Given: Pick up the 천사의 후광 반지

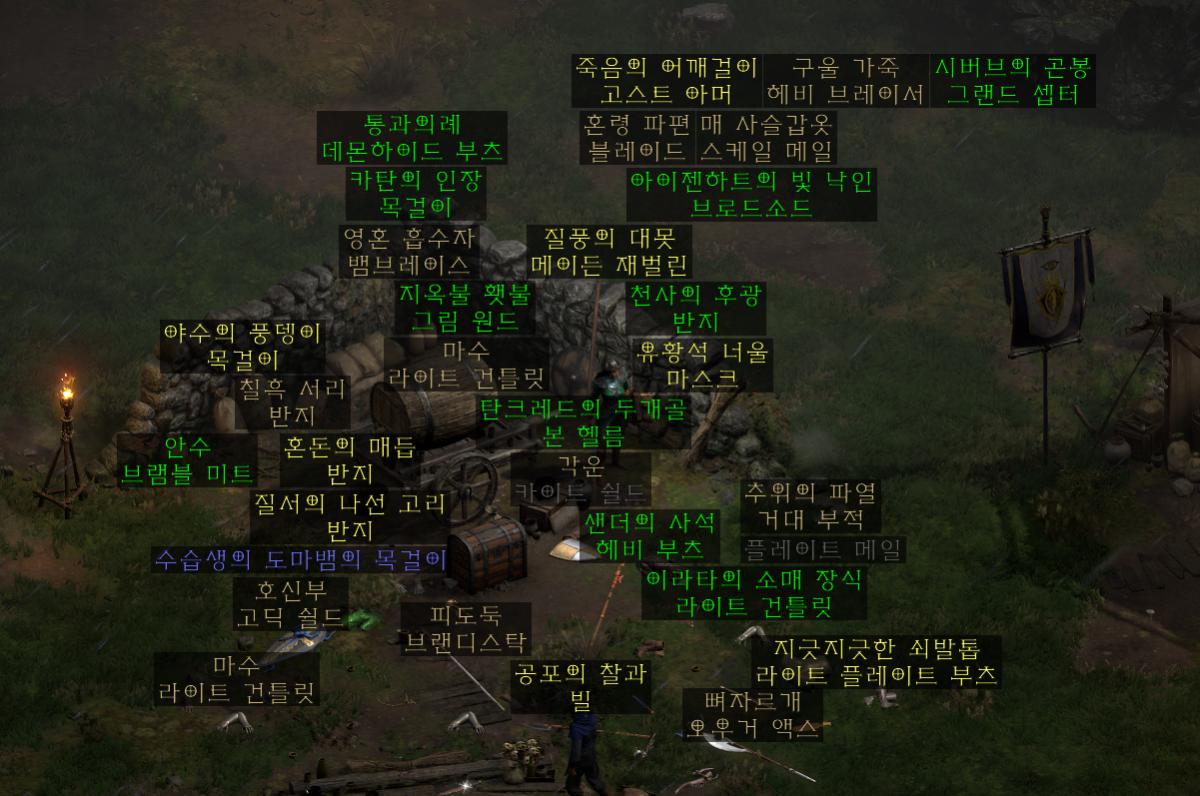Looking at the screenshot, I should point(696,308).
